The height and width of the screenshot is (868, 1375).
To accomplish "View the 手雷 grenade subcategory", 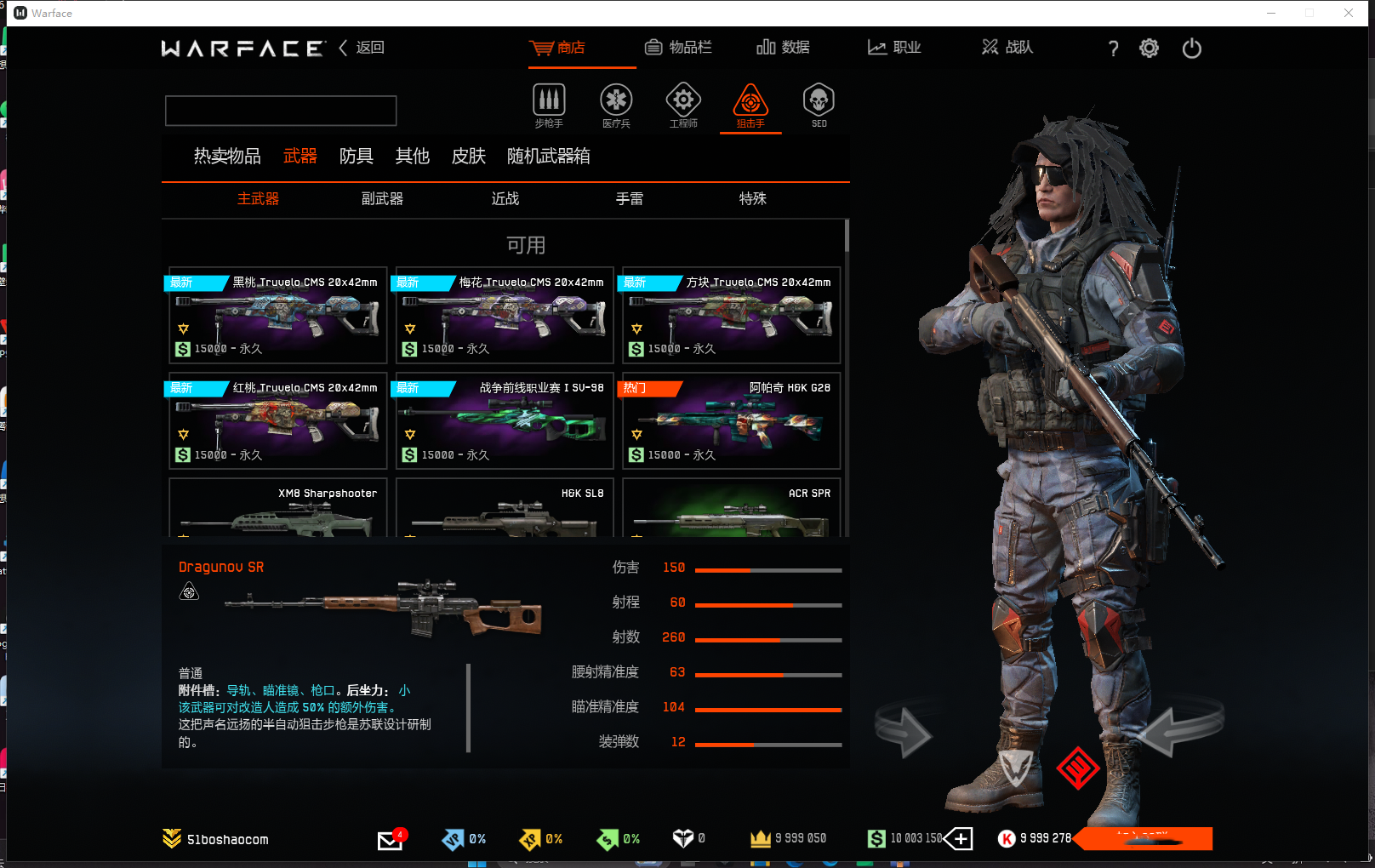I will [x=630, y=198].
